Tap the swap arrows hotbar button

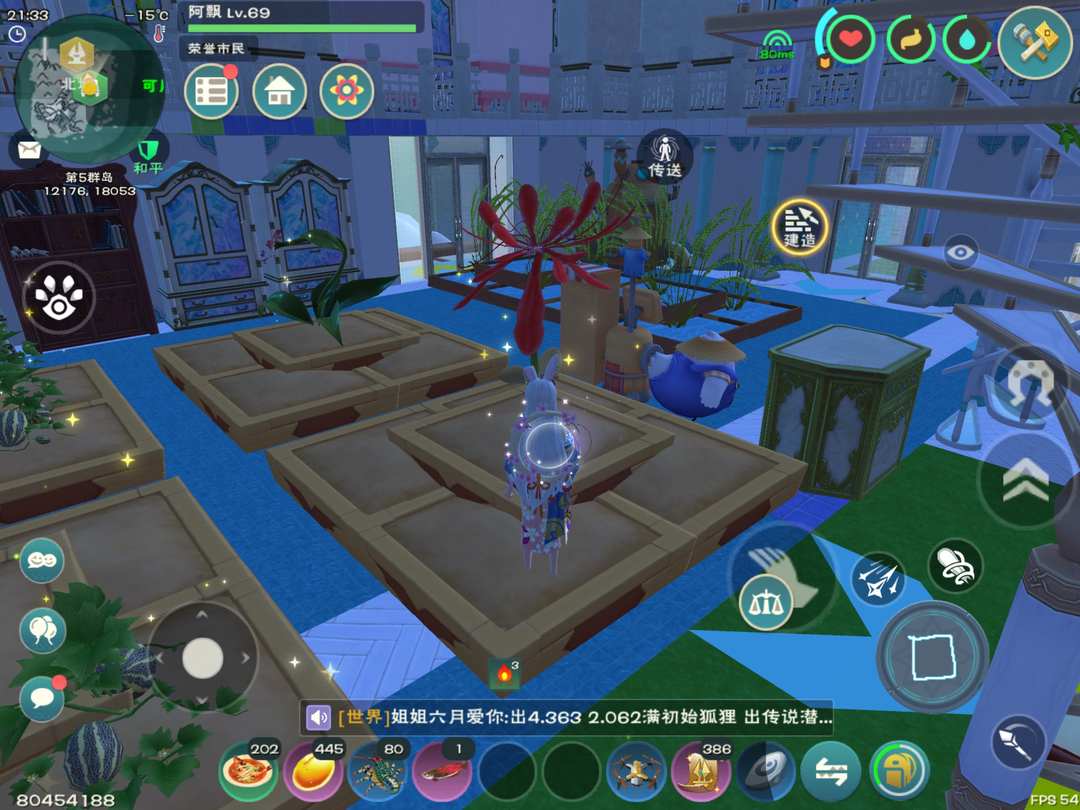click(x=830, y=771)
